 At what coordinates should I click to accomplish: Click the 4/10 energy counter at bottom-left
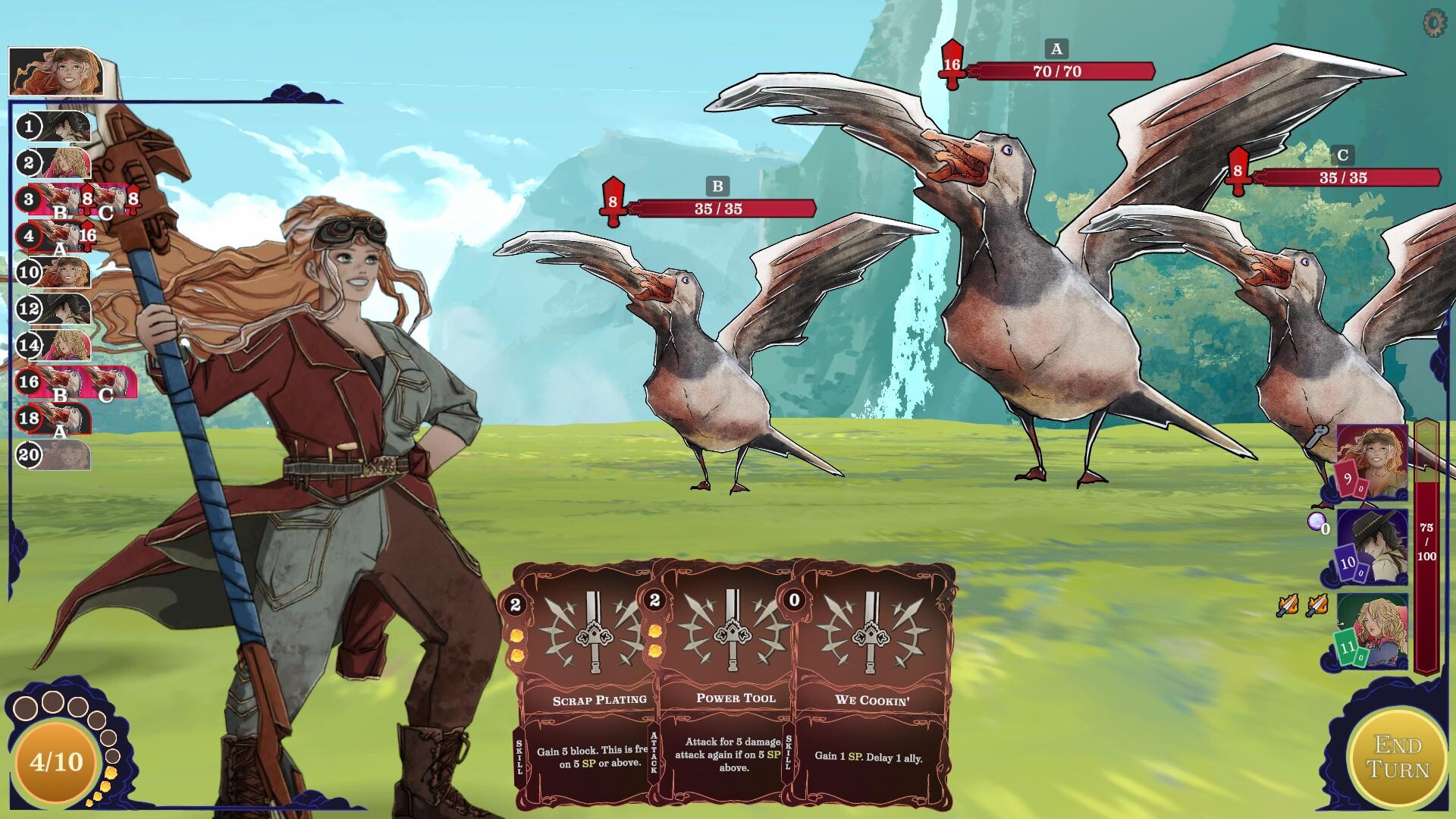click(x=57, y=764)
